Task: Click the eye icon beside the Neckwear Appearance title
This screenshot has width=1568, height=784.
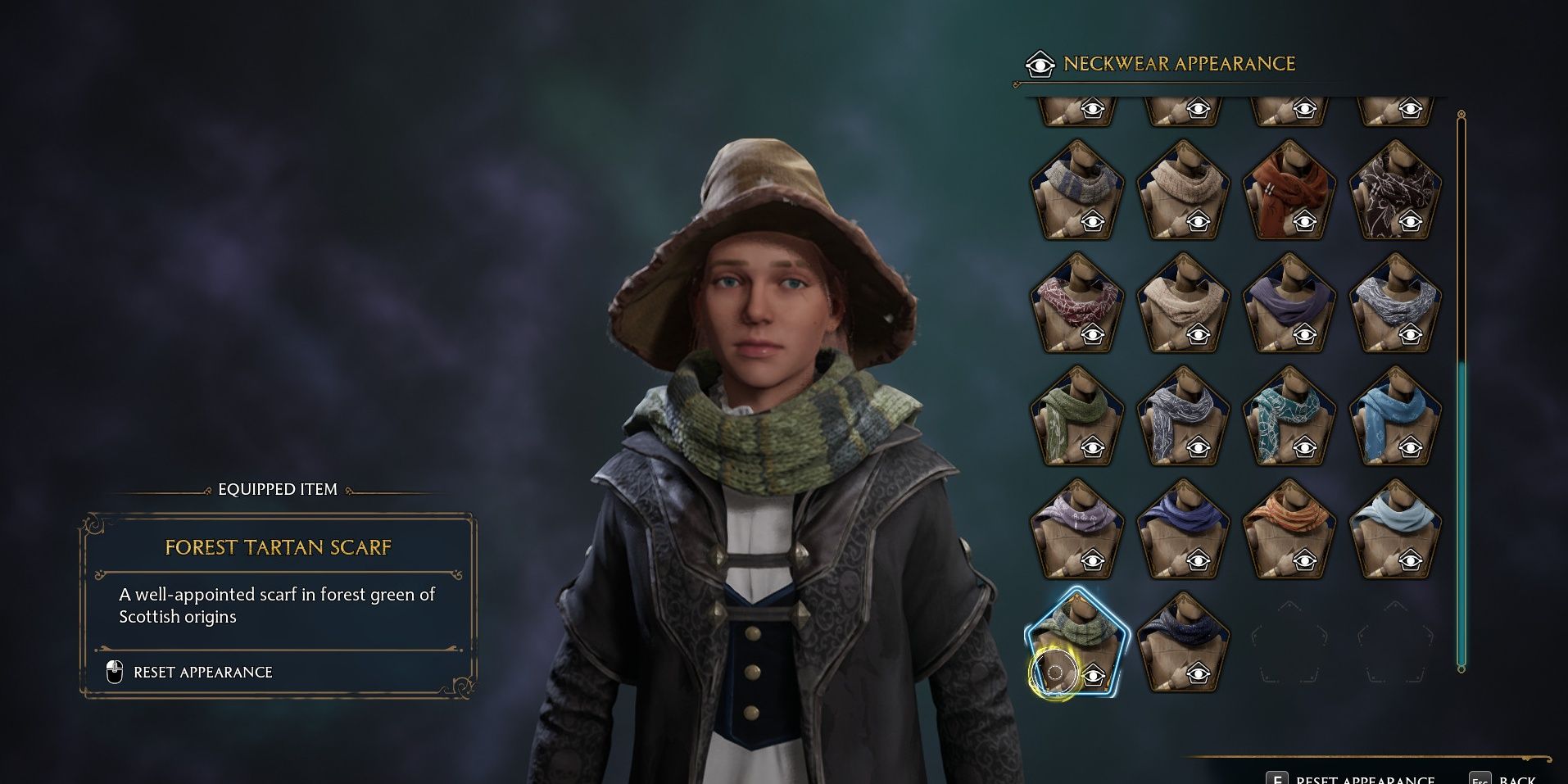Action: (1039, 63)
